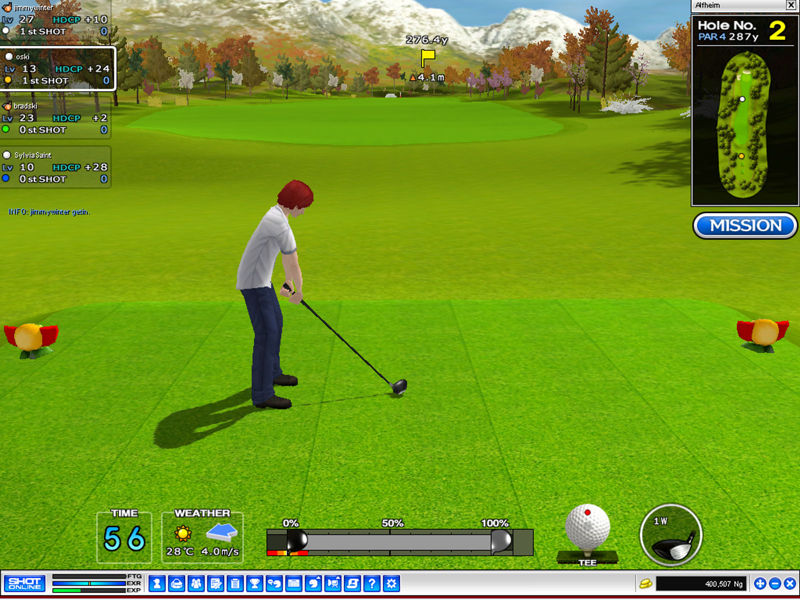Screen dimensions: 800x600
Task: Open the trophy toolbar icon
Action: point(253,583)
